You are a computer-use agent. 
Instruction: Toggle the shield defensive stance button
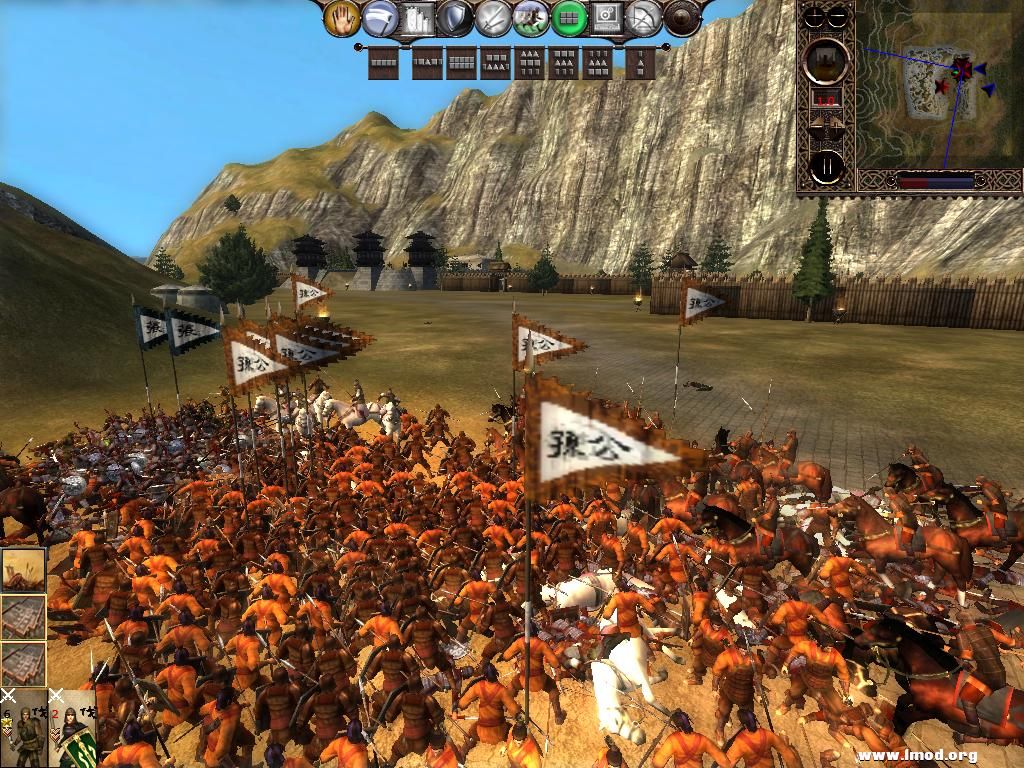pos(455,17)
